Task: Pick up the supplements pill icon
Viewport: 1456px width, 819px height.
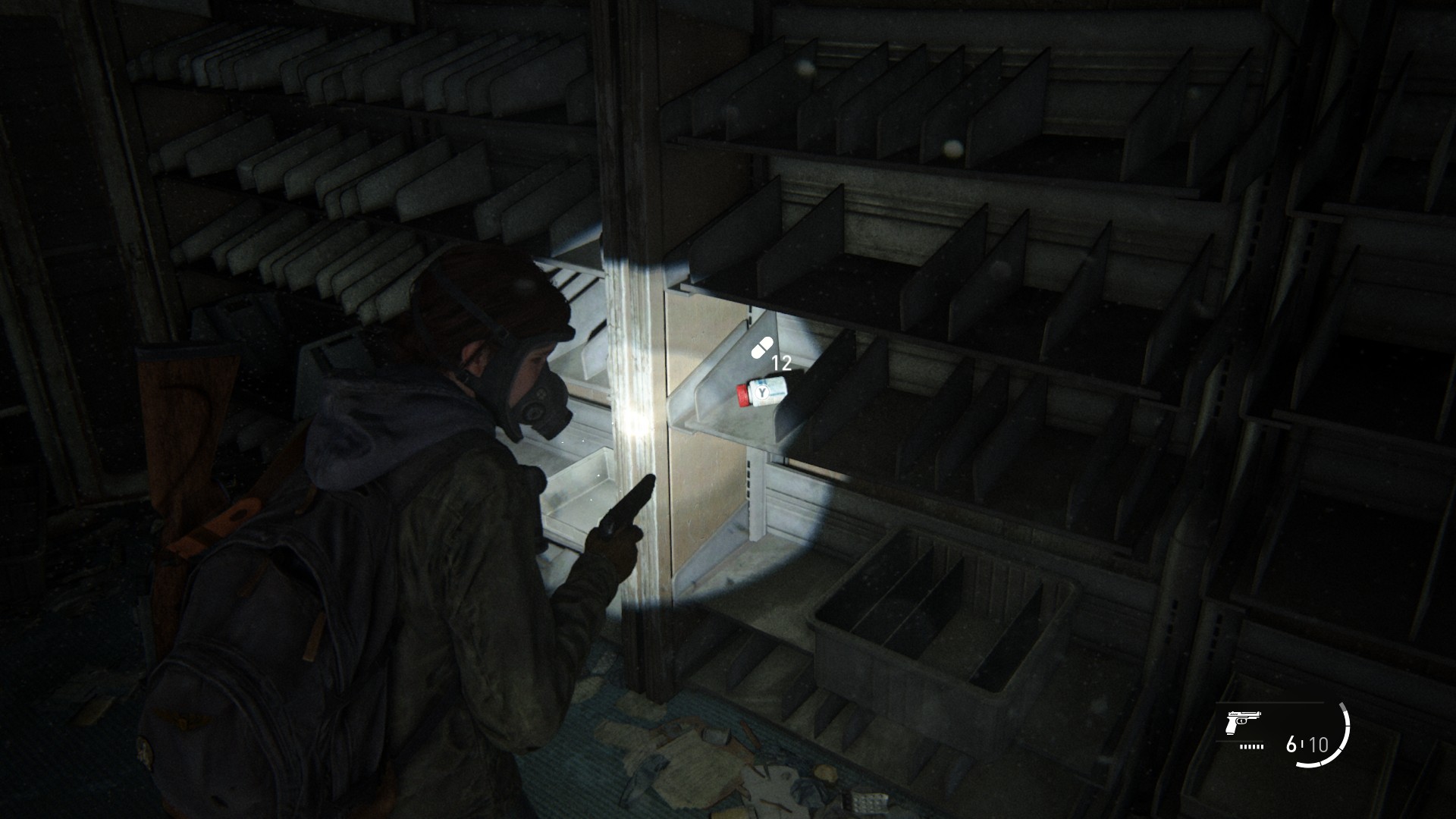Action: coord(761,348)
